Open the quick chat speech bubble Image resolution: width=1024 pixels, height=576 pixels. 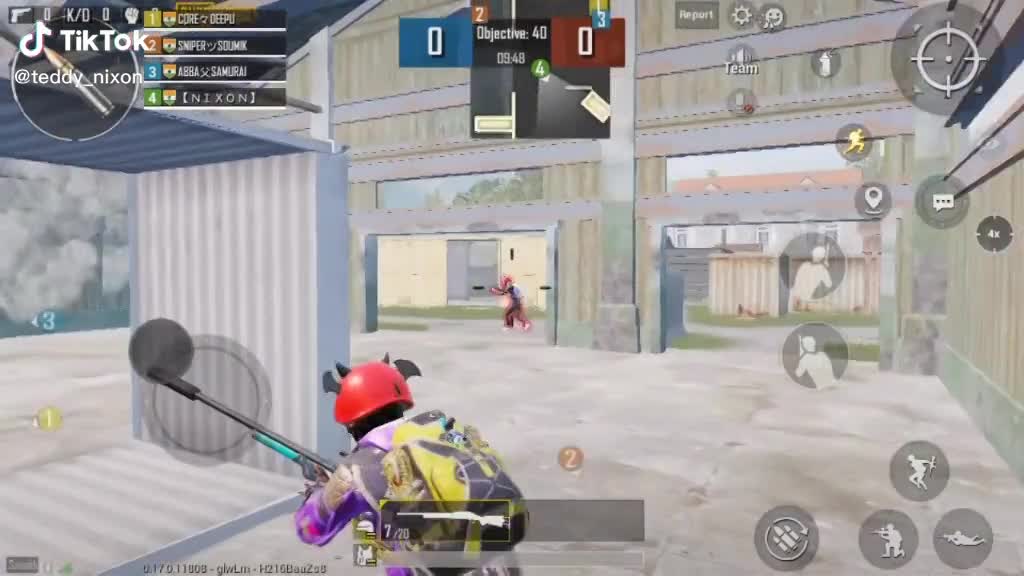click(942, 201)
